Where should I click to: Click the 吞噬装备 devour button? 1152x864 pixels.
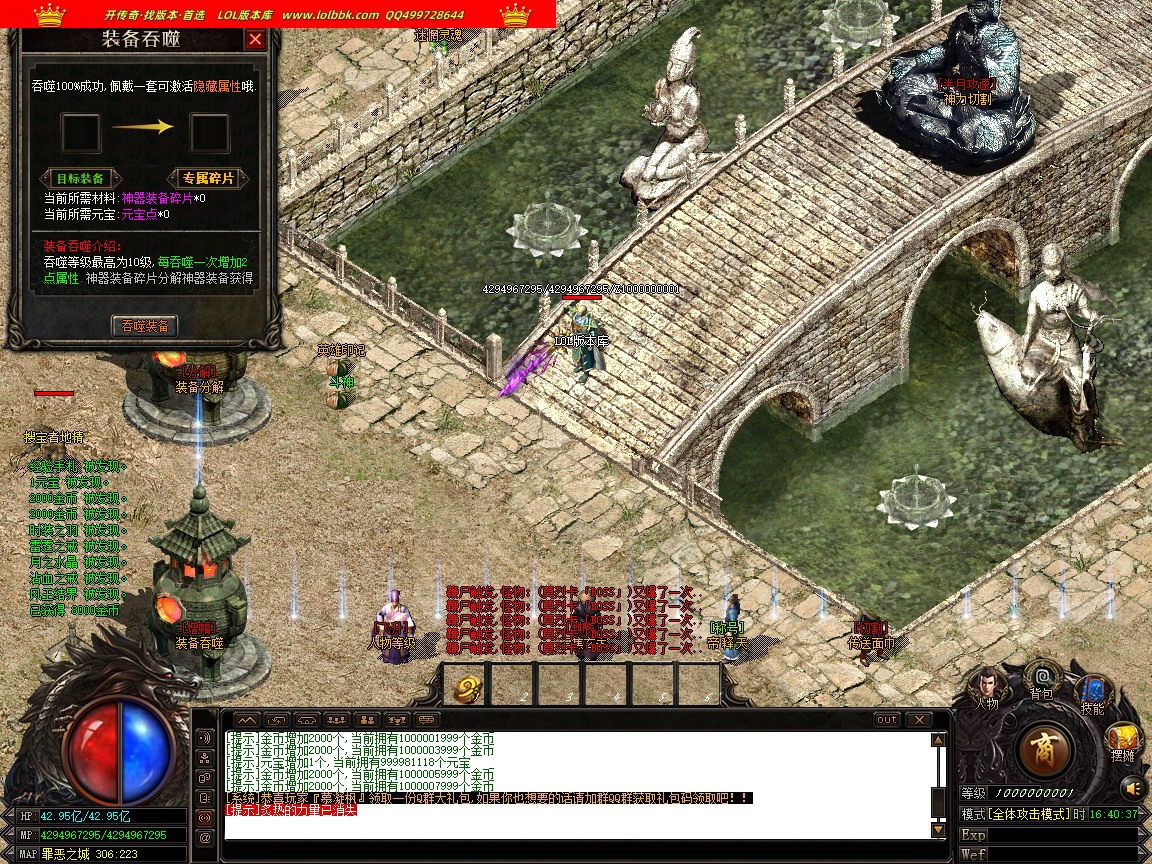pyautogui.click(x=144, y=326)
